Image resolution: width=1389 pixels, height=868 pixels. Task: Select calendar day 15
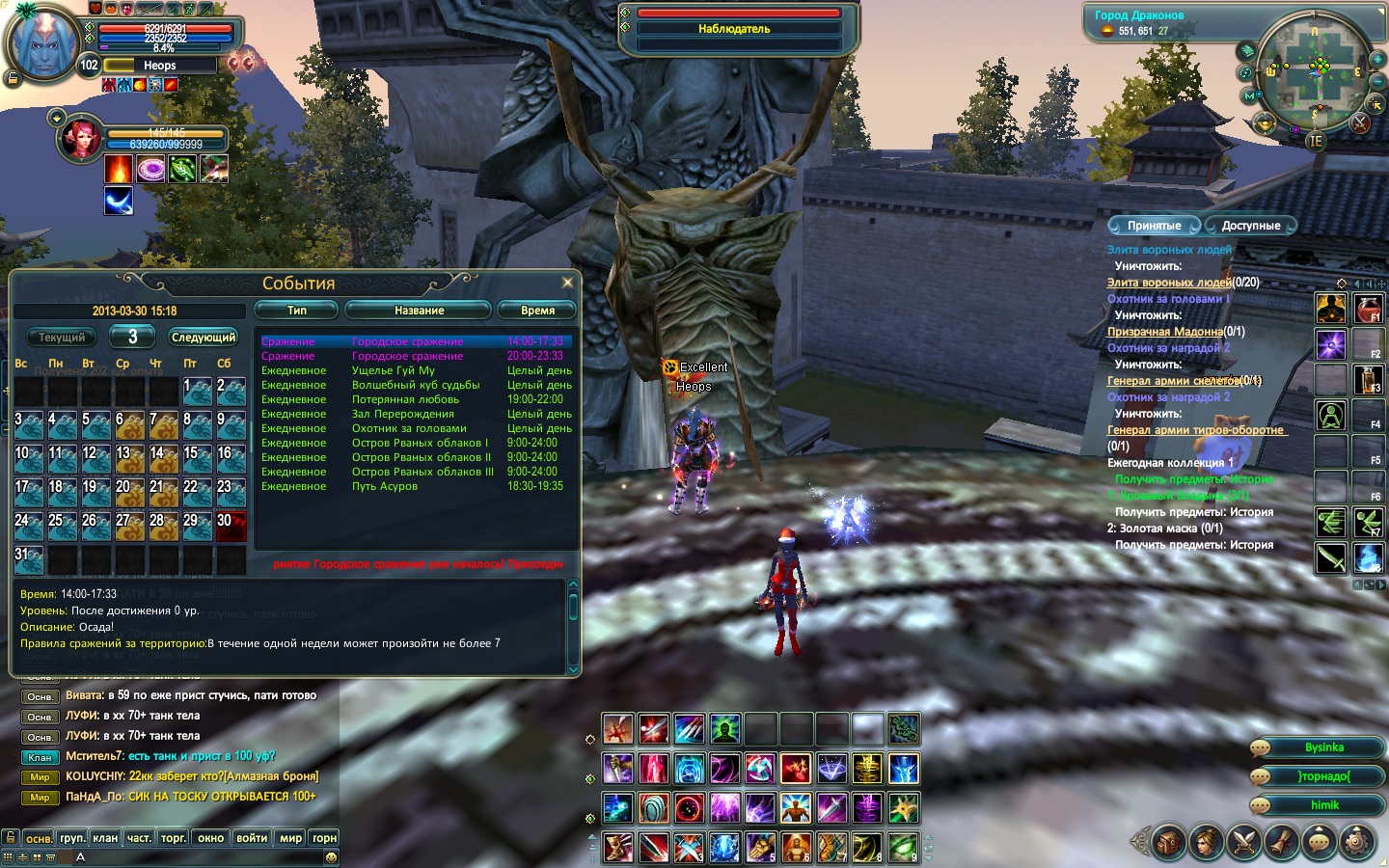197,458
